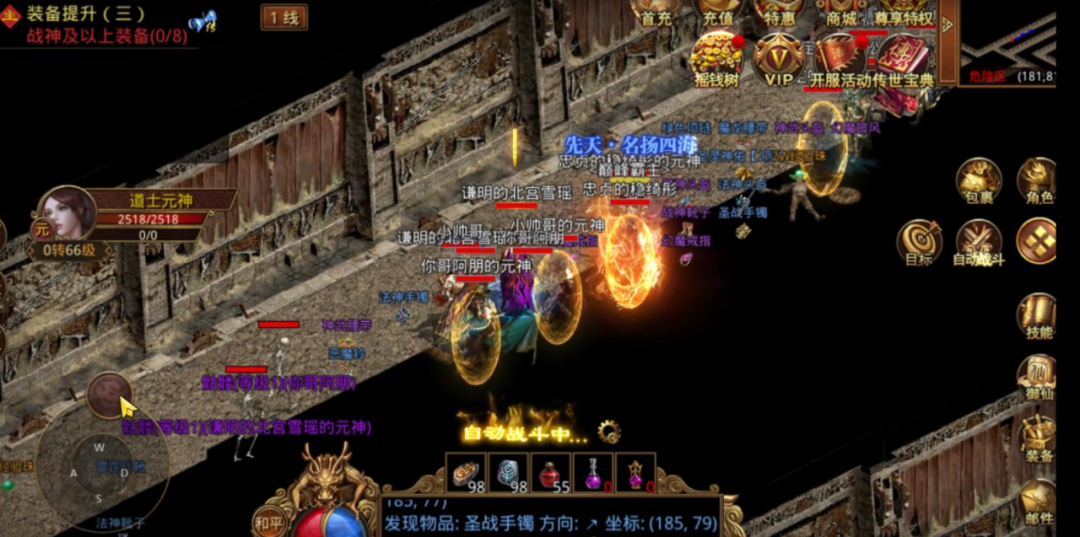This screenshot has height=537, width=1080.
Task: Open the 首充 first-recharge reward icon
Action: pos(657,12)
